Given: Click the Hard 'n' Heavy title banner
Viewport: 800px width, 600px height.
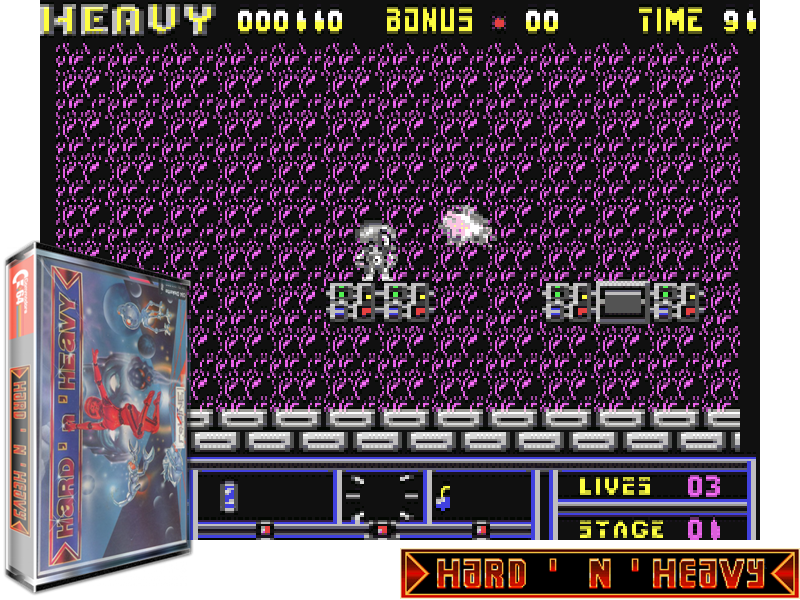Looking at the screenshot, I should (599, 574).
